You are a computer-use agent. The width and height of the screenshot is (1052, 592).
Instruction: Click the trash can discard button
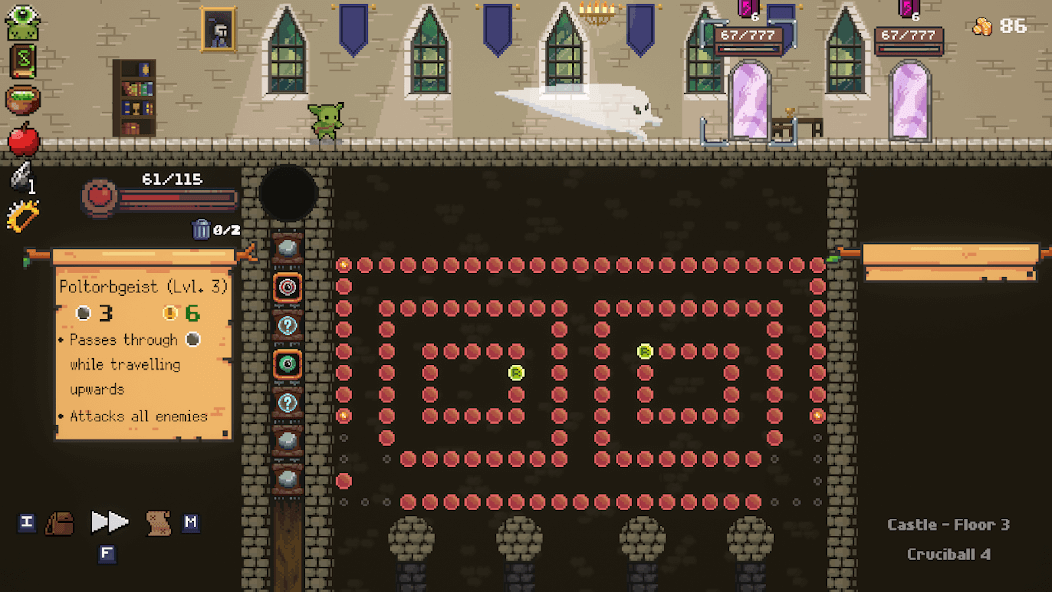pyautogui.click(x=201, y=230)
